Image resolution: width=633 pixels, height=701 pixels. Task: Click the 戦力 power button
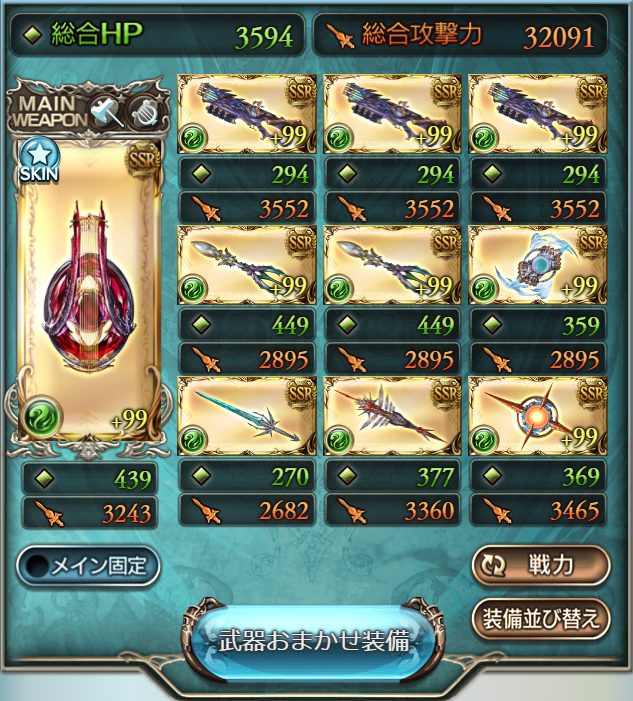(540, 564)
